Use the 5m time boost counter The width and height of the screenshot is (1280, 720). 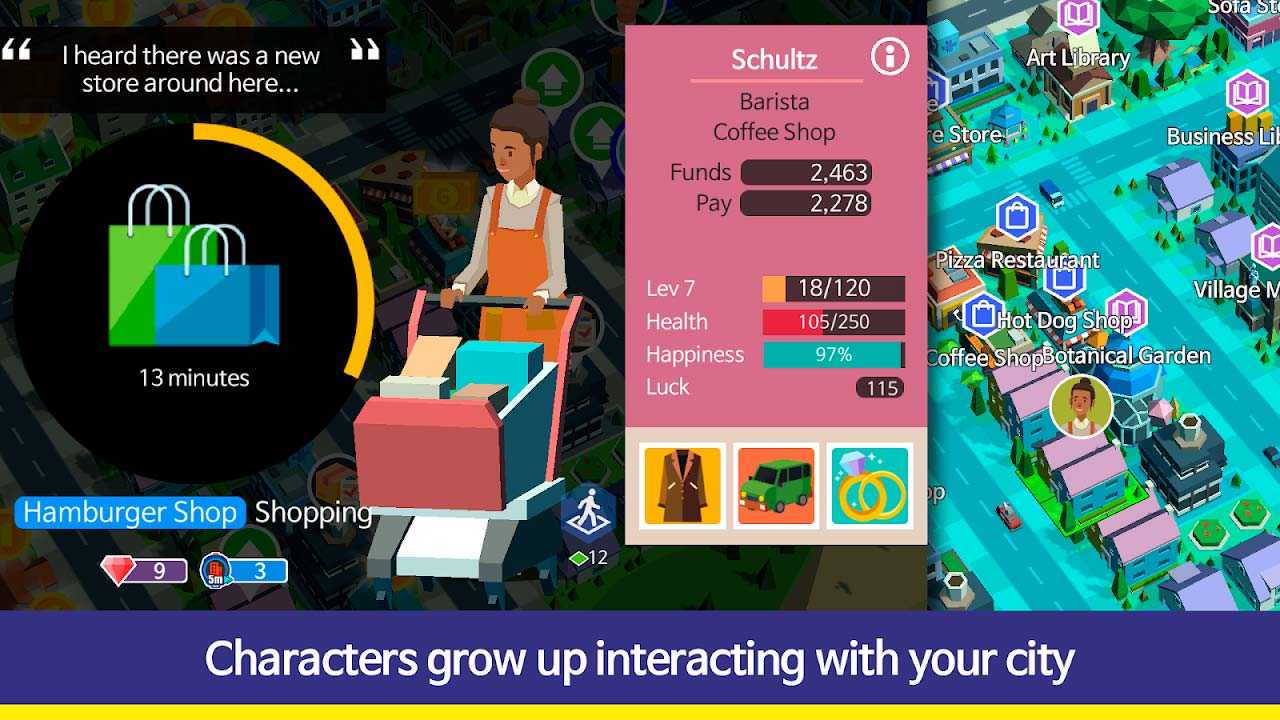(x=244, y=571)
